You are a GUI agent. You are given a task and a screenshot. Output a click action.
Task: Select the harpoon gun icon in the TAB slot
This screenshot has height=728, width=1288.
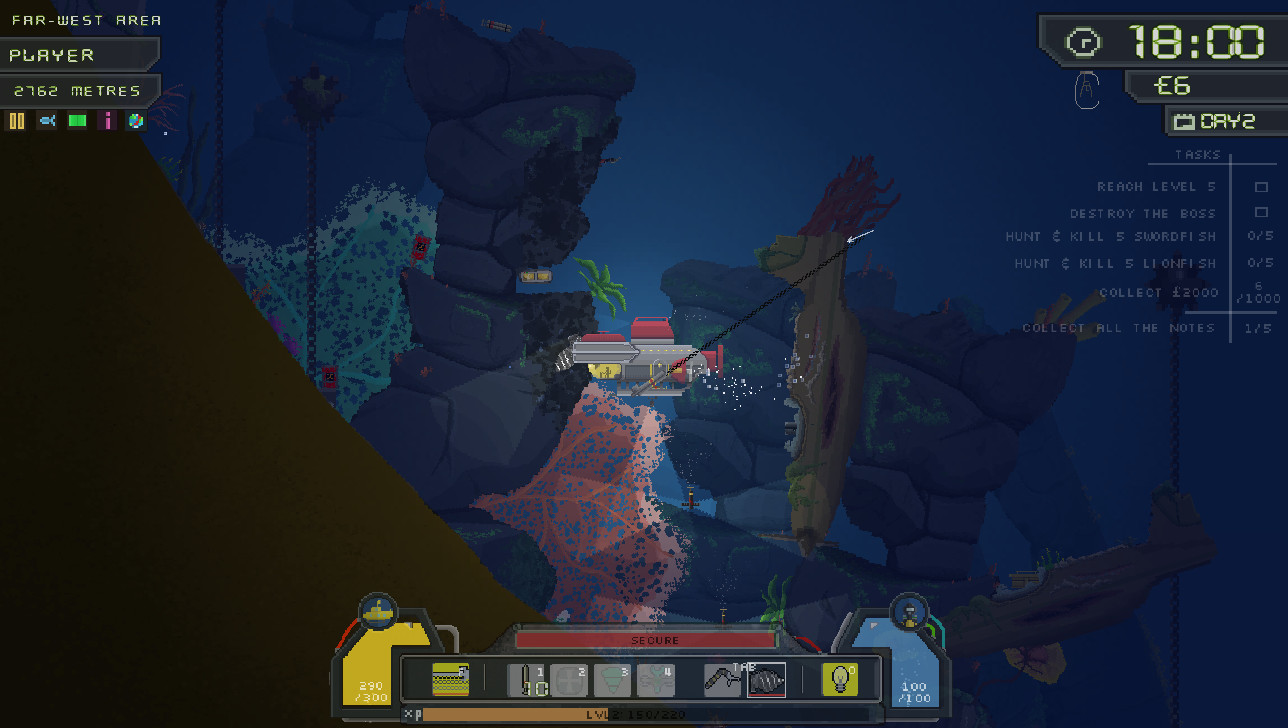click(723, 680)
